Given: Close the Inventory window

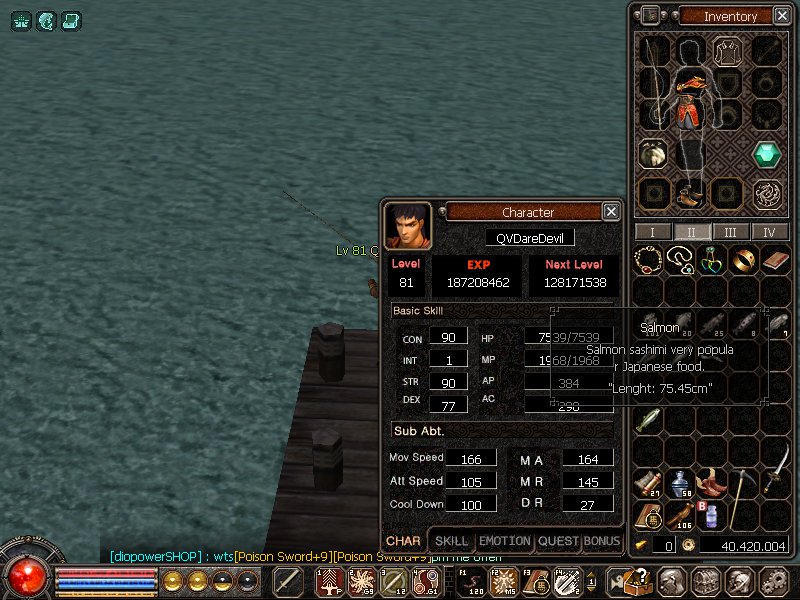Looking at the screenshot, I should 780,15.
